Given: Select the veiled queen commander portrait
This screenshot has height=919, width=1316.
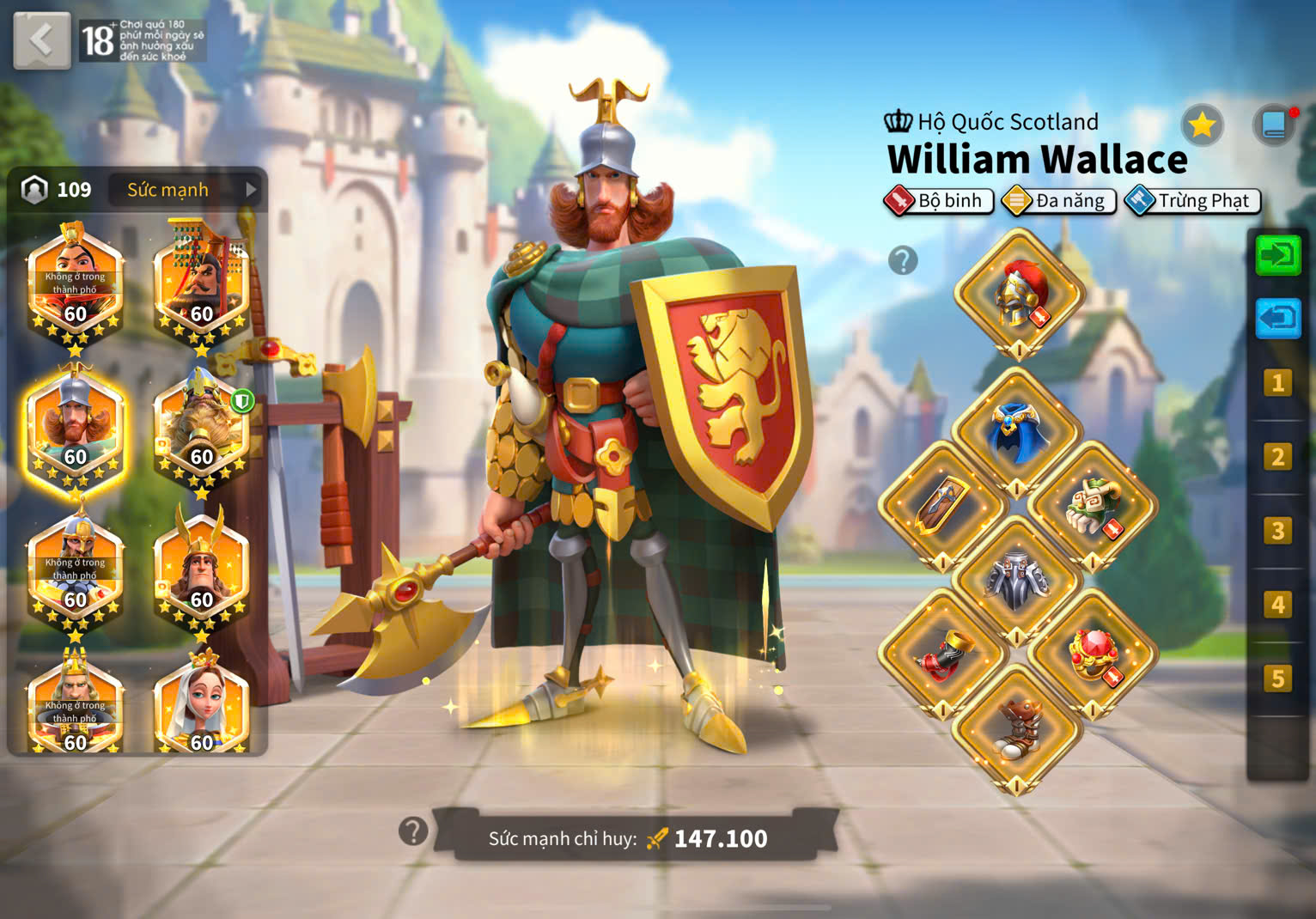Looking at the screenshot, I should click(x=201, y=703).
